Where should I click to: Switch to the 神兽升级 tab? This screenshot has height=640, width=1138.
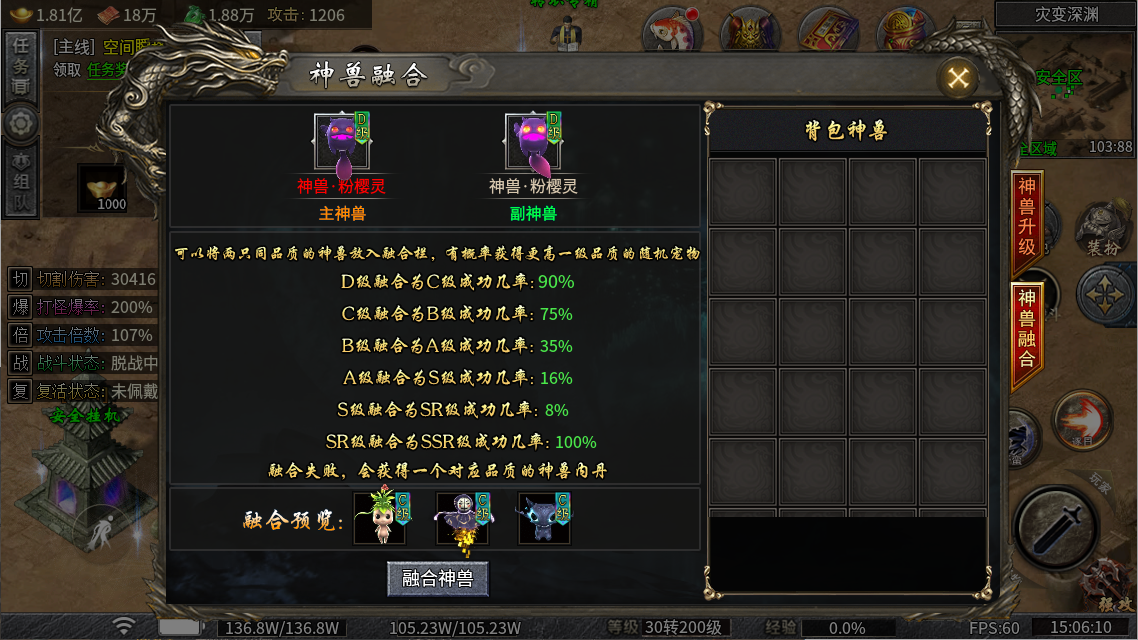pos(1027,215)
